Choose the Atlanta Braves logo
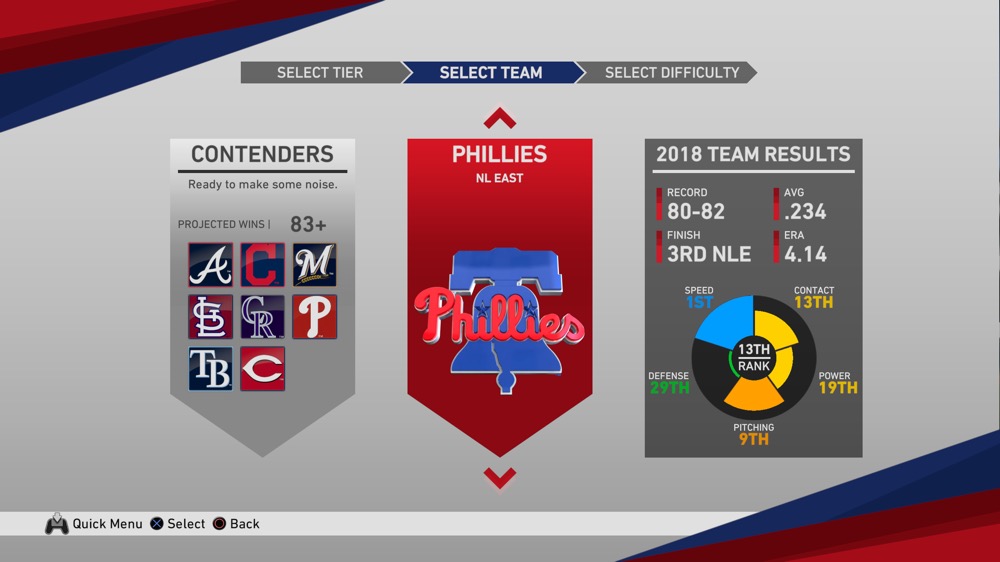 point(211,265)
